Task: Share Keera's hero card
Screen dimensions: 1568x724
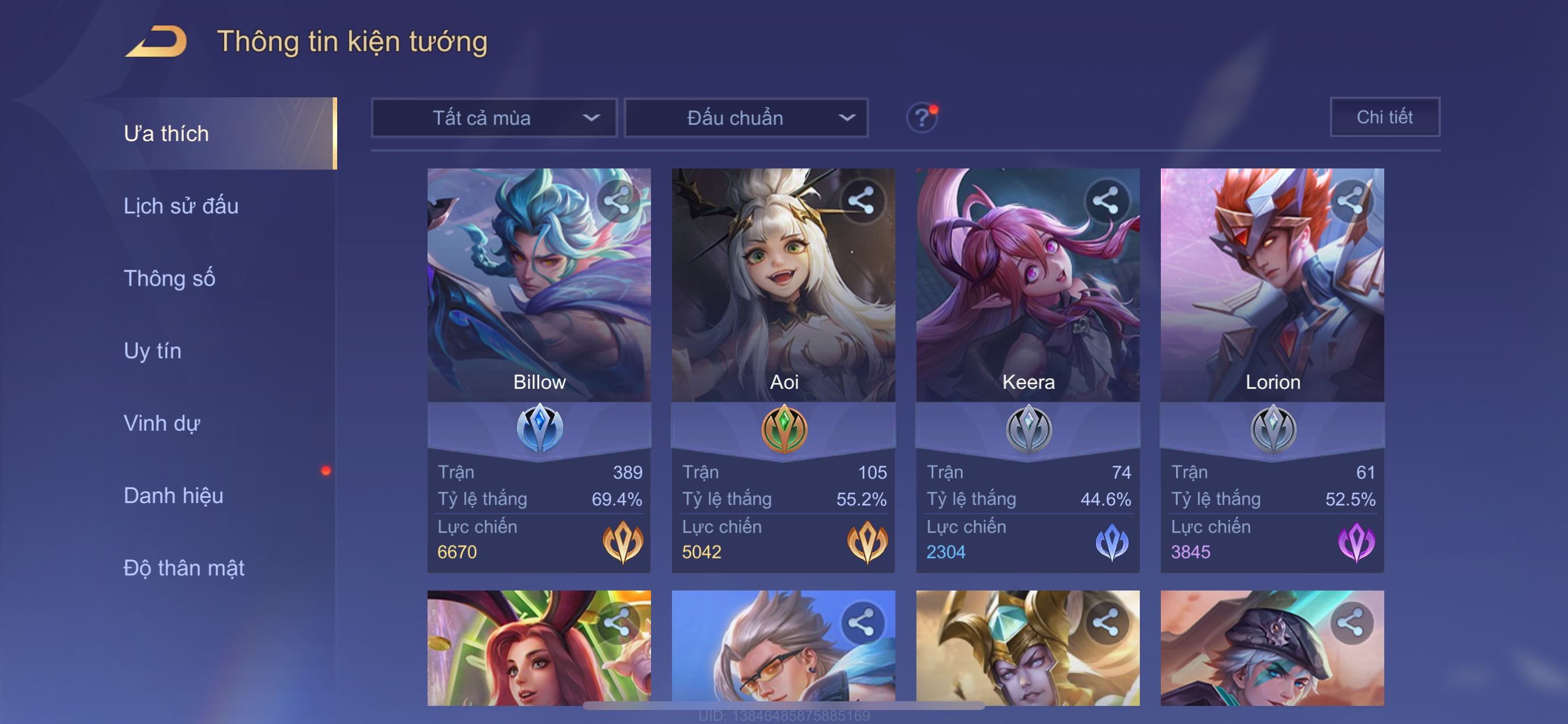Action: click(x=1105, y=201)
